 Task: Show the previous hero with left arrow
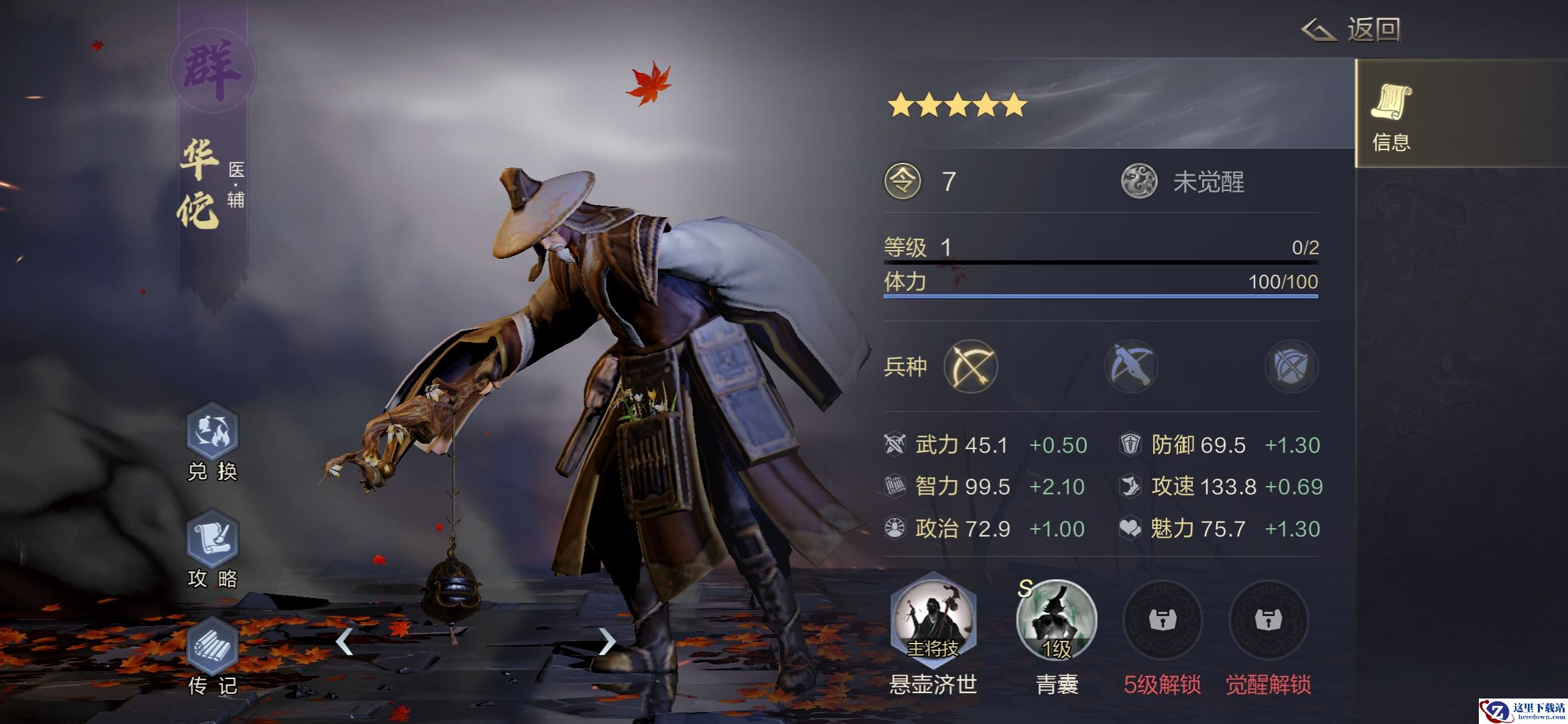344,642
